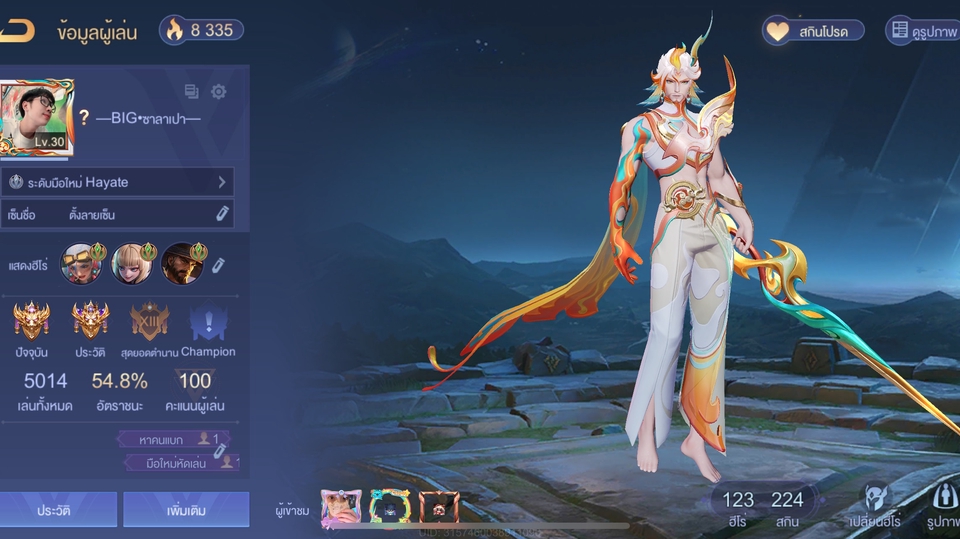960x539 pixels.
Task: Select the goggles hero showcase portrait
Action: click(x=82, y=263)
